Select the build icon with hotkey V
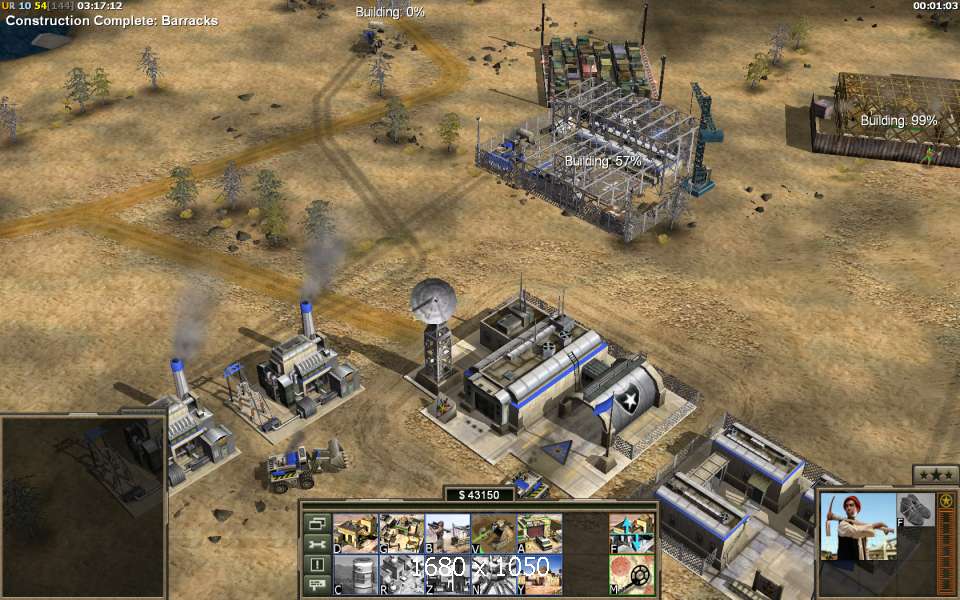Viewport: 960px width, 600px height. [492, 533]
